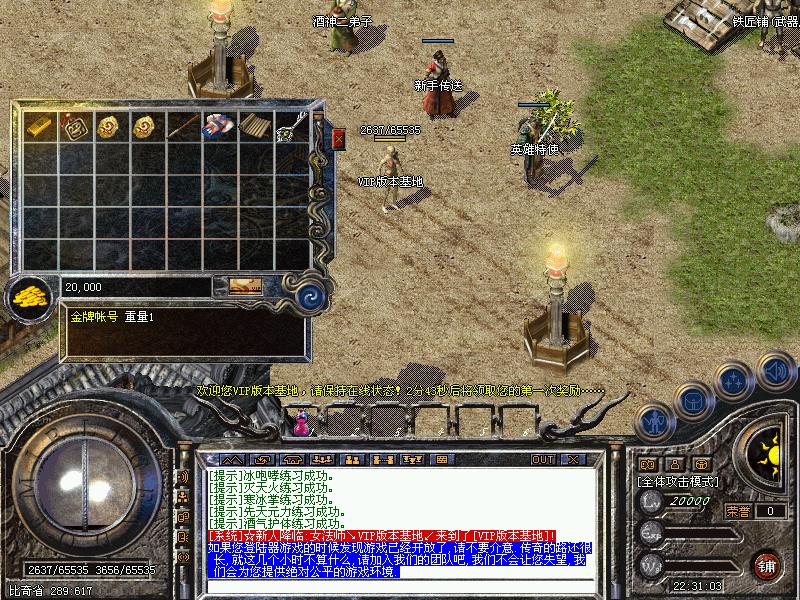Click the OUT button above the chat
Image resolution: width=800 pixels, height=600 pixels.
coord(542,460)
